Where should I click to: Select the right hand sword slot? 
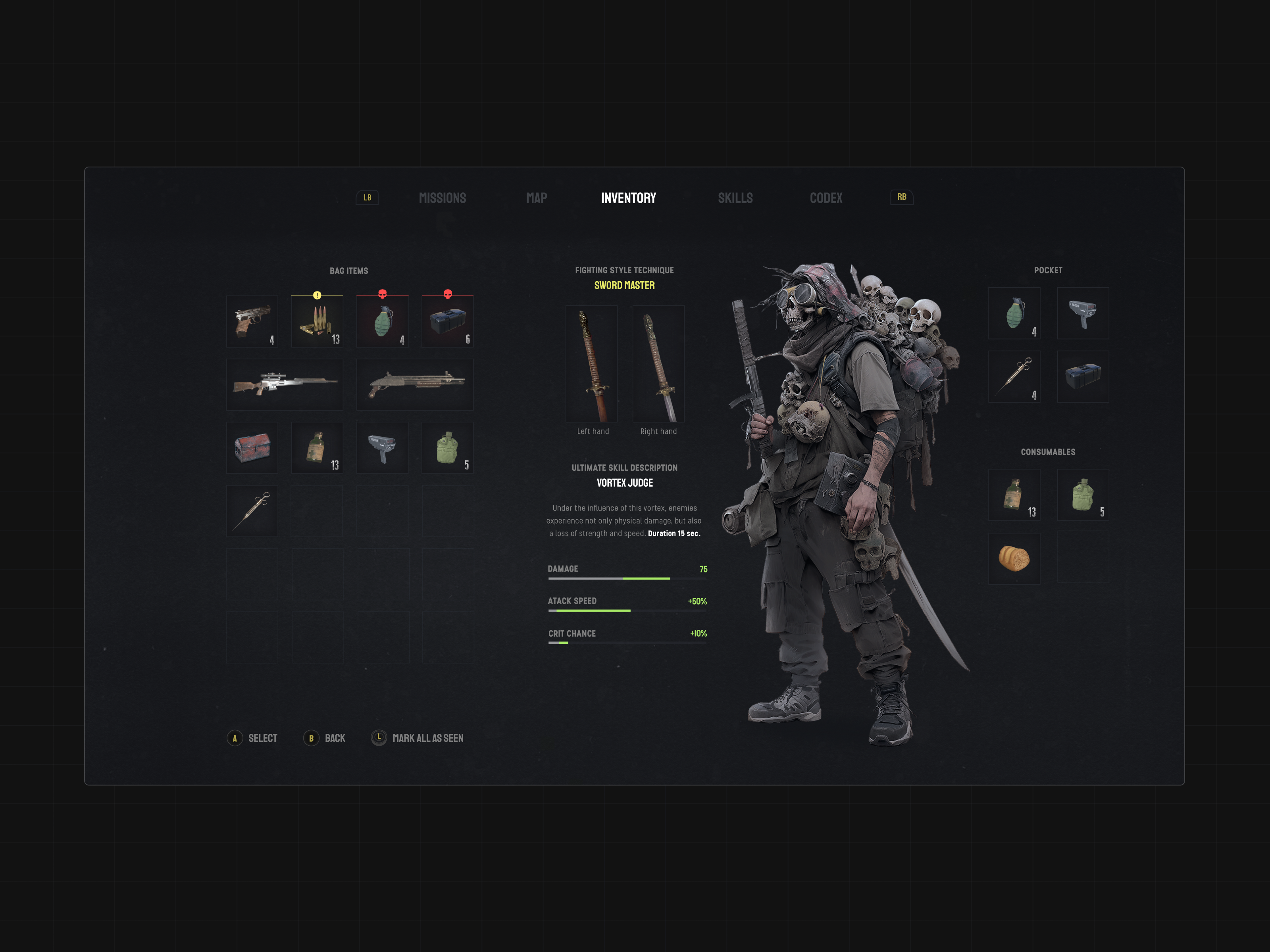point(658,364)
